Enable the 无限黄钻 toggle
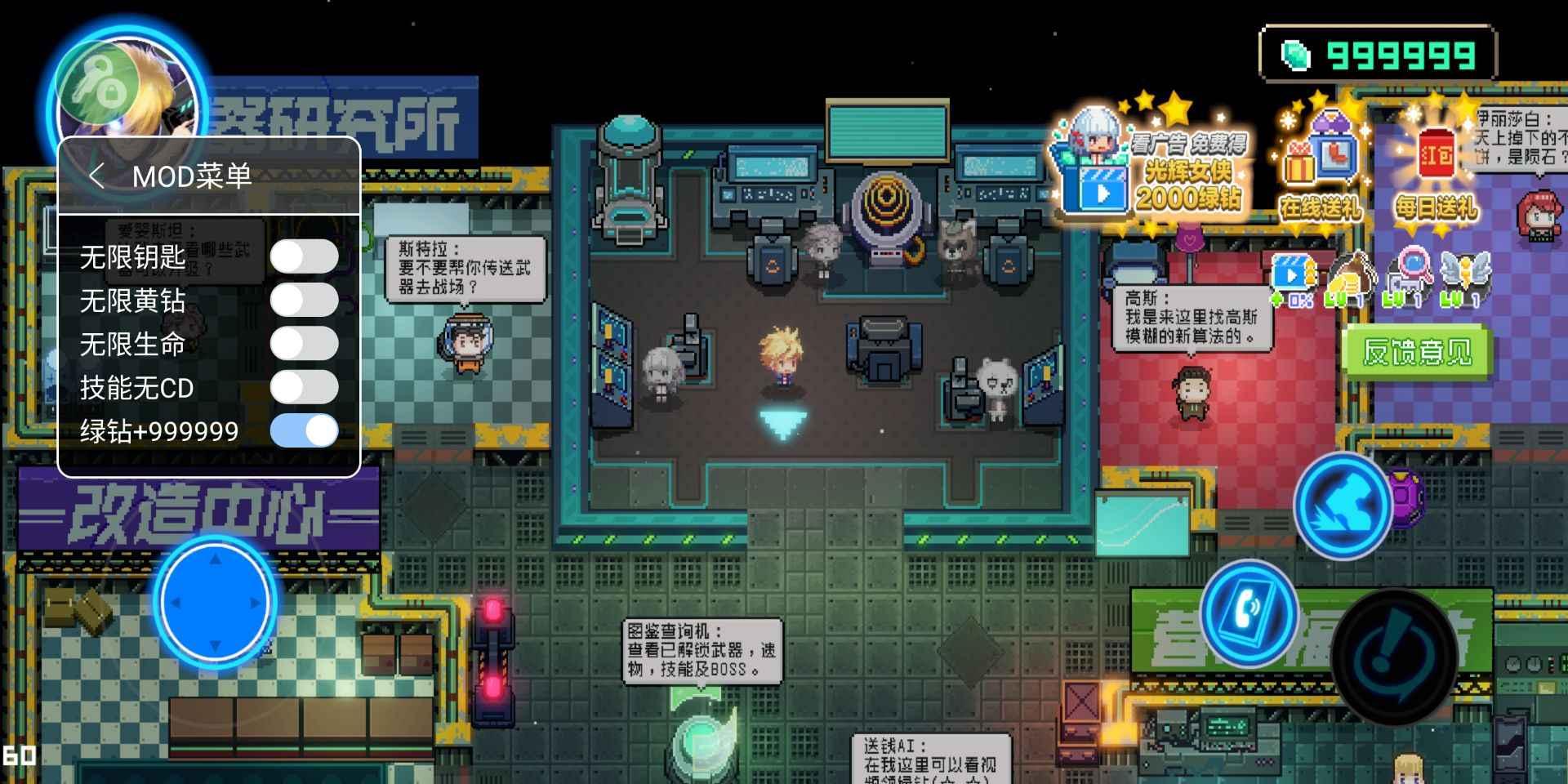 click(304, 301)
